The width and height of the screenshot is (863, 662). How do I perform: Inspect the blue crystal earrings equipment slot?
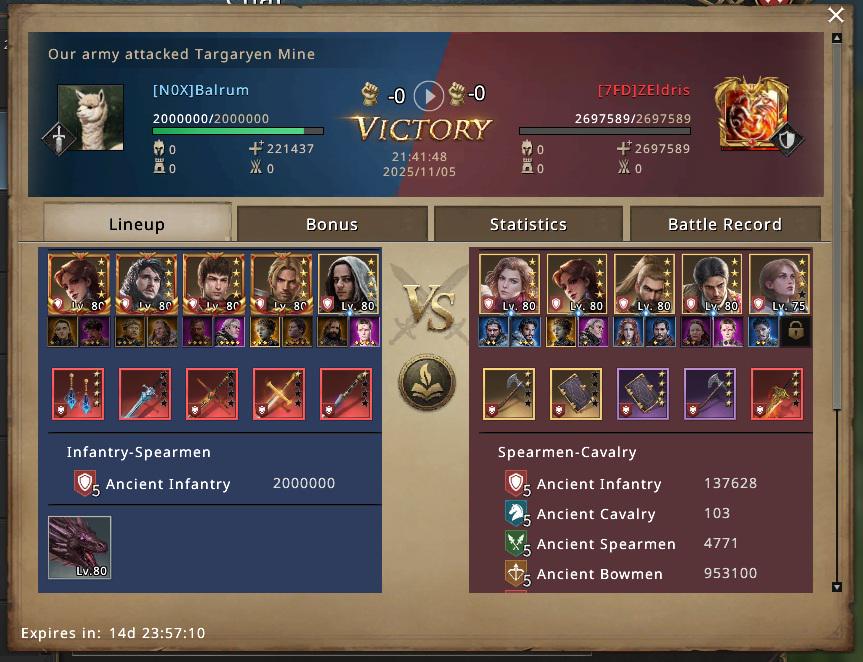coord(77,394)
